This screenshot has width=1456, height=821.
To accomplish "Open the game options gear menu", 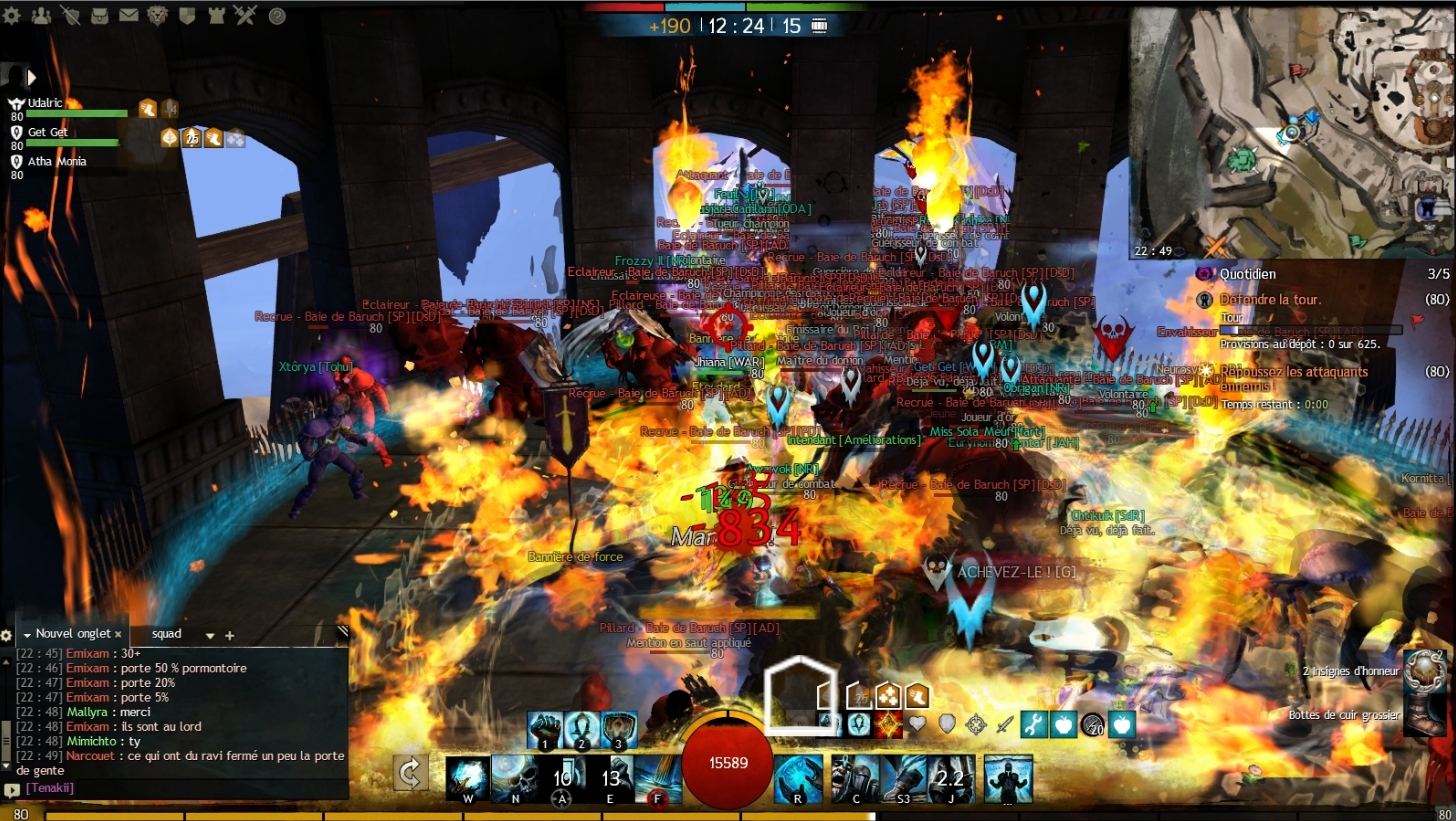I will point(13,15).
